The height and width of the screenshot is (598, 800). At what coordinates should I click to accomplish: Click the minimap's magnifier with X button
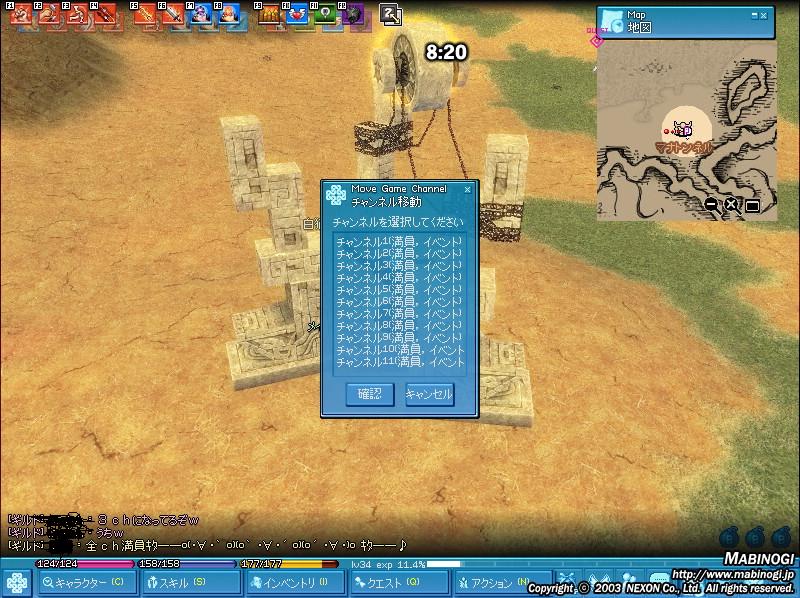(x=731, y=205)
